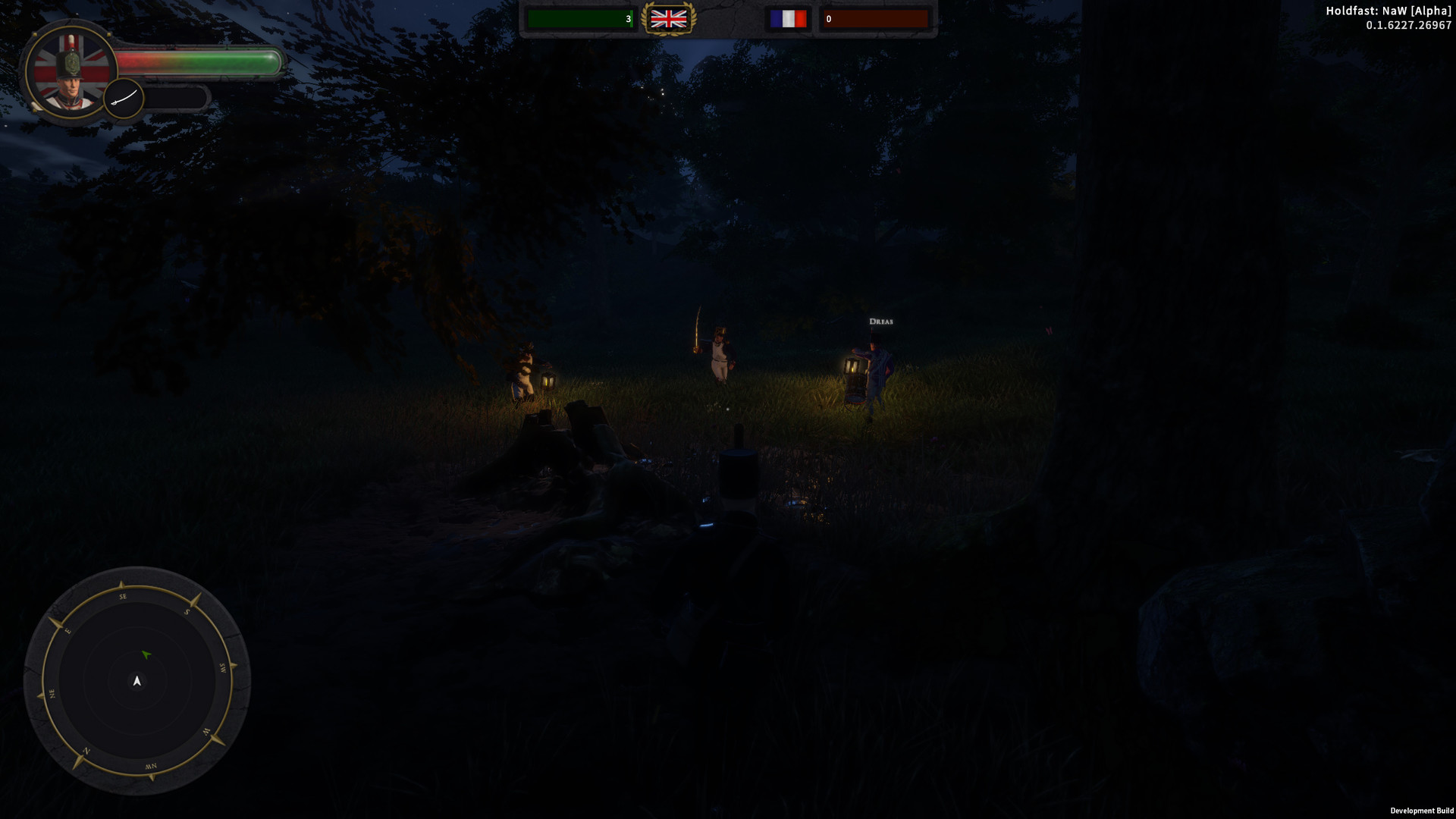Click your British soldier portrait

tap(72, 72)
